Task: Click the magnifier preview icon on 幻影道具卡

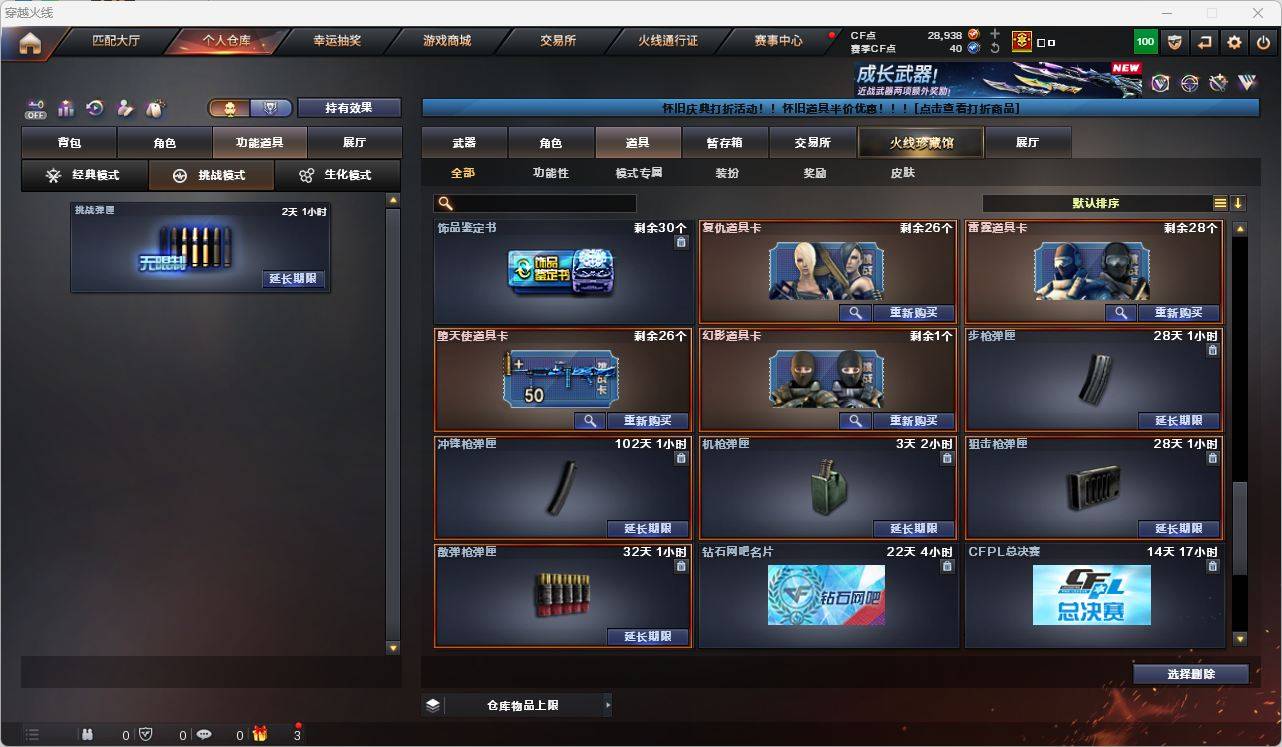Action: click(x=855, y=421)
